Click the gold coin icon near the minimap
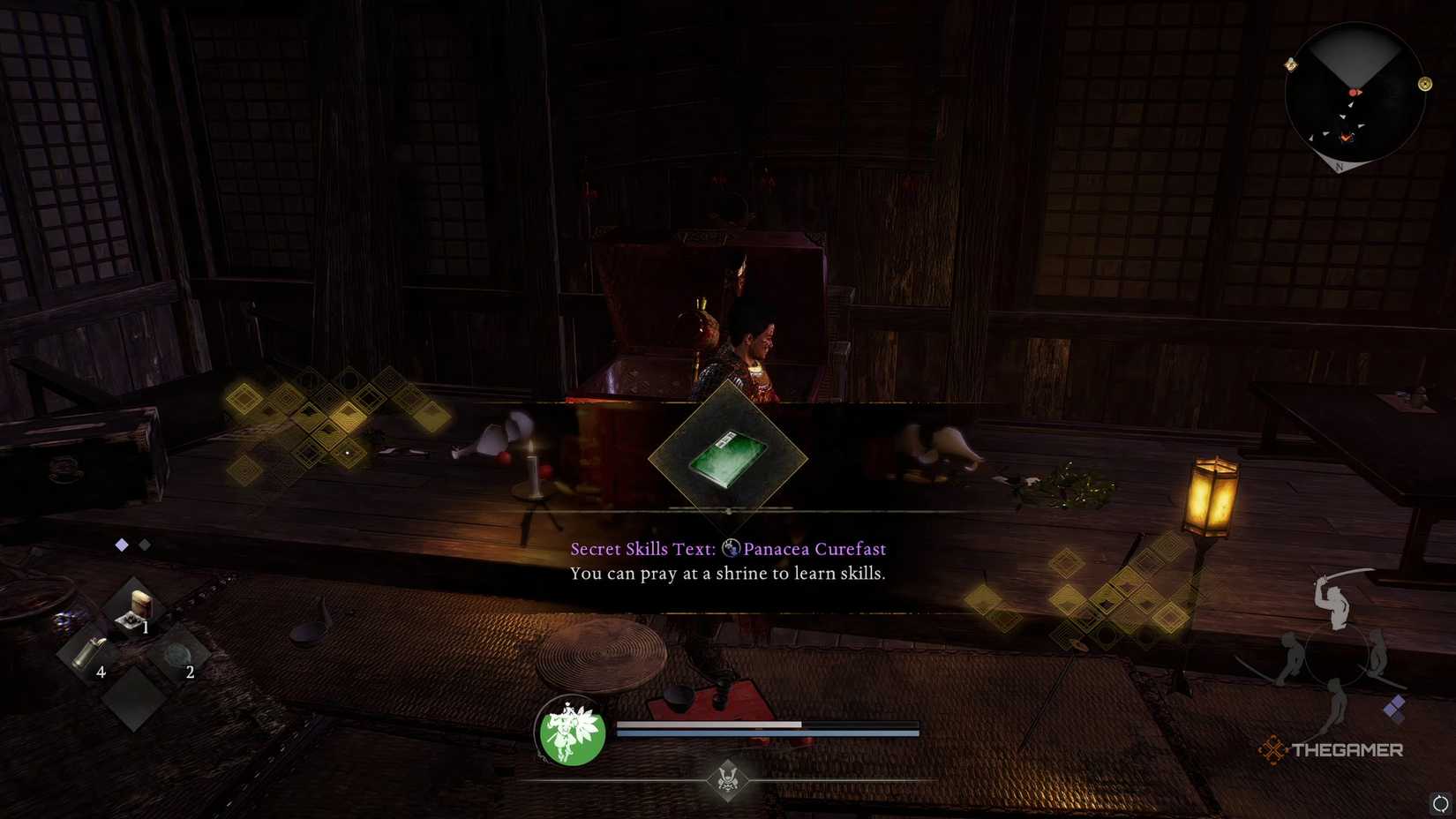 [x=1425, y=84]
